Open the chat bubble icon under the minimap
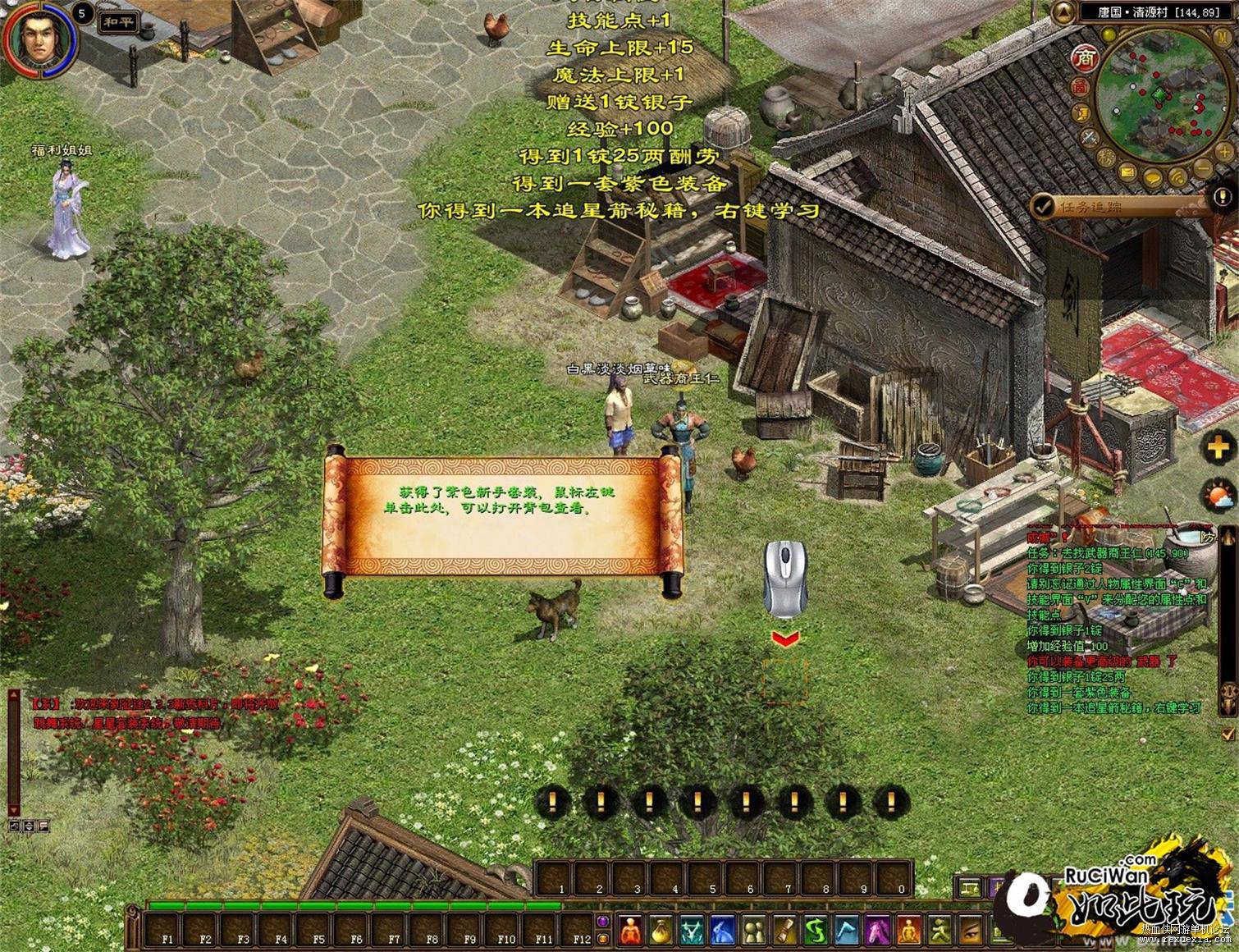1239x952 pixels. 1152,178
